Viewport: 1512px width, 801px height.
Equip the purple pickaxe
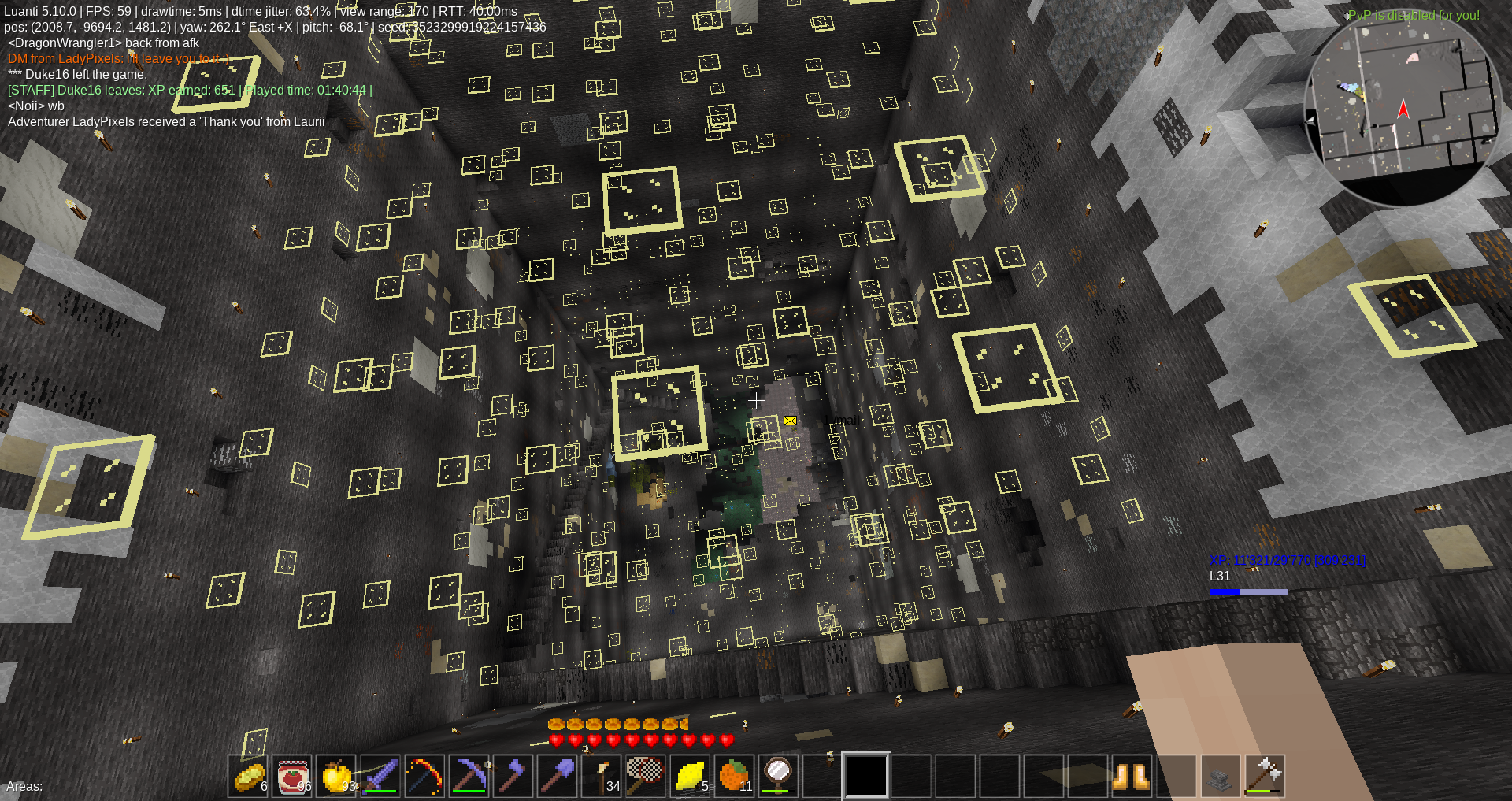point(469,776)
